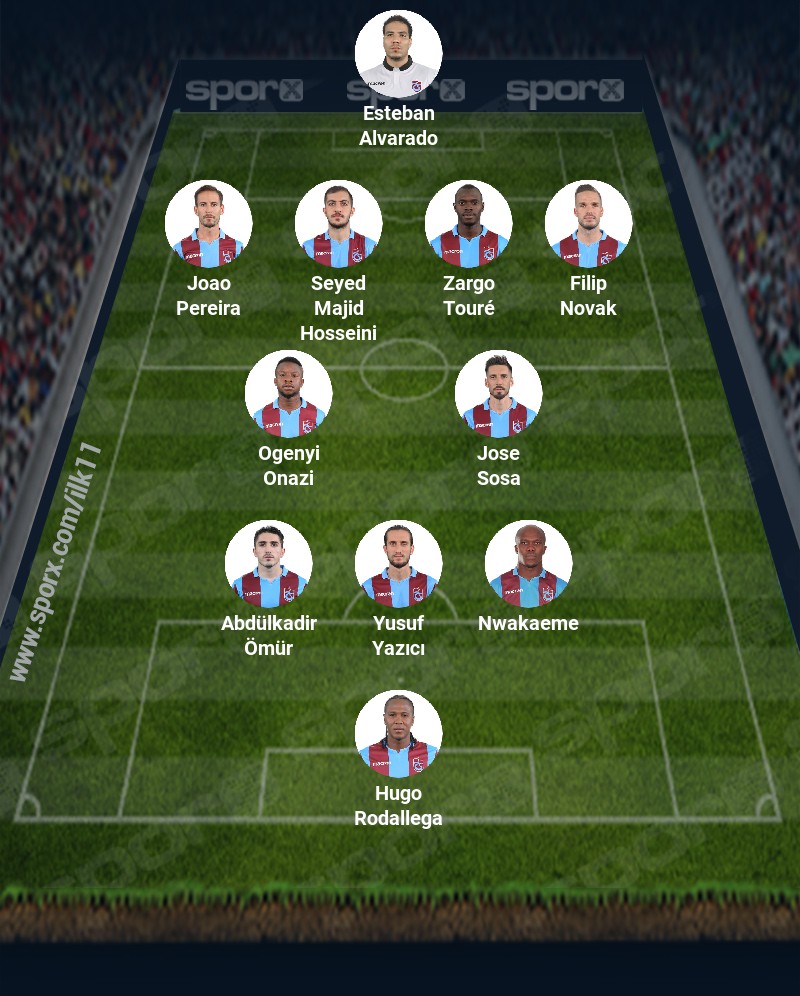Choose Jose Sosa's player circle

coord(498,394)
